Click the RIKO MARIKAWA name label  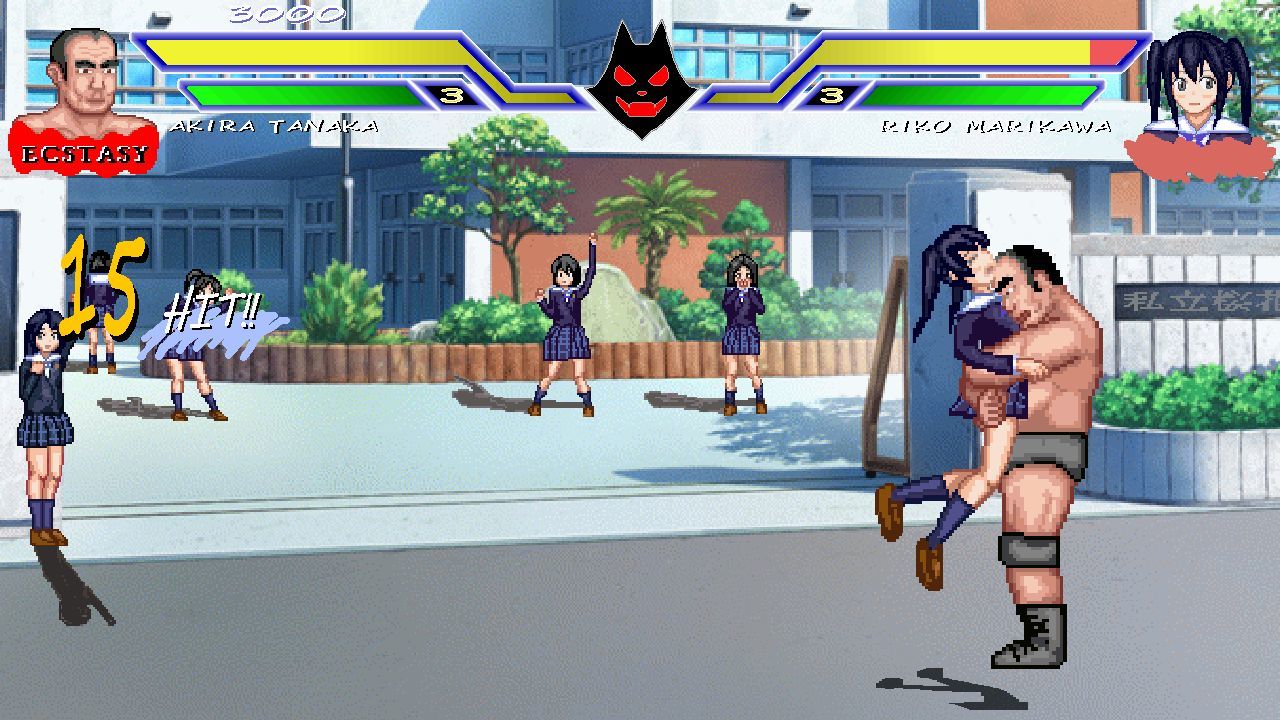998,125
